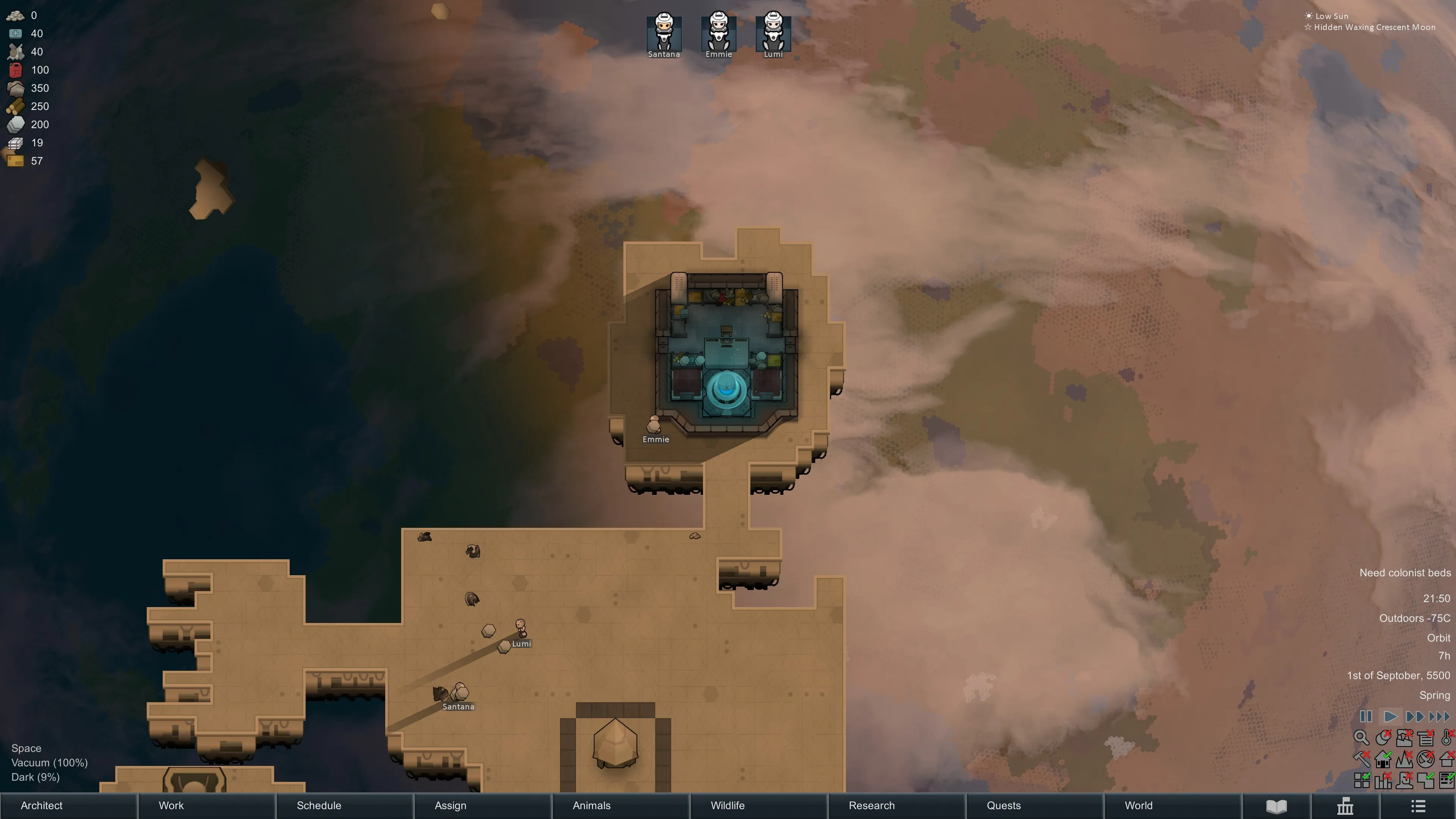Set game speed to triple fast-forward

[1439, 717]
